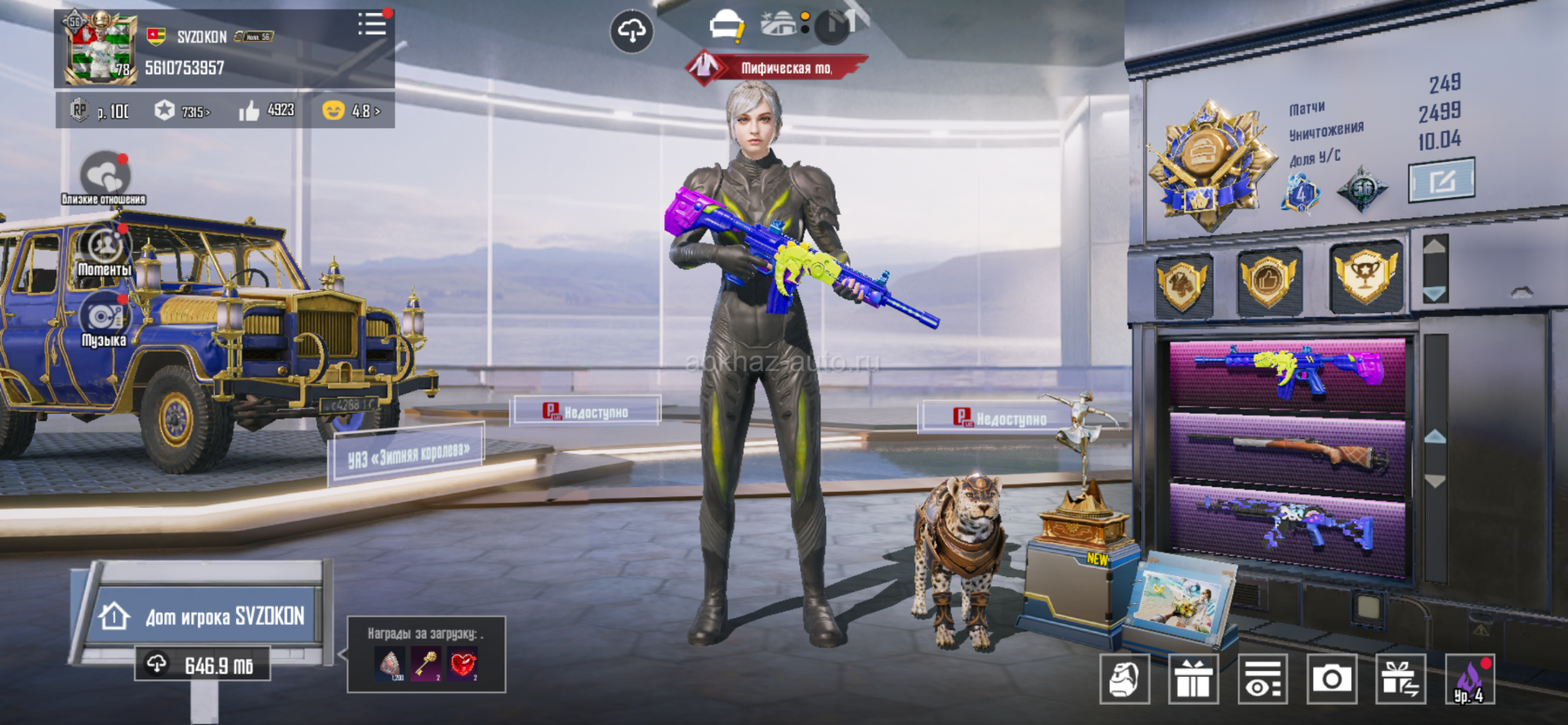
Task: Tap the cloud download icon
Action: click(x=631, y=32)
